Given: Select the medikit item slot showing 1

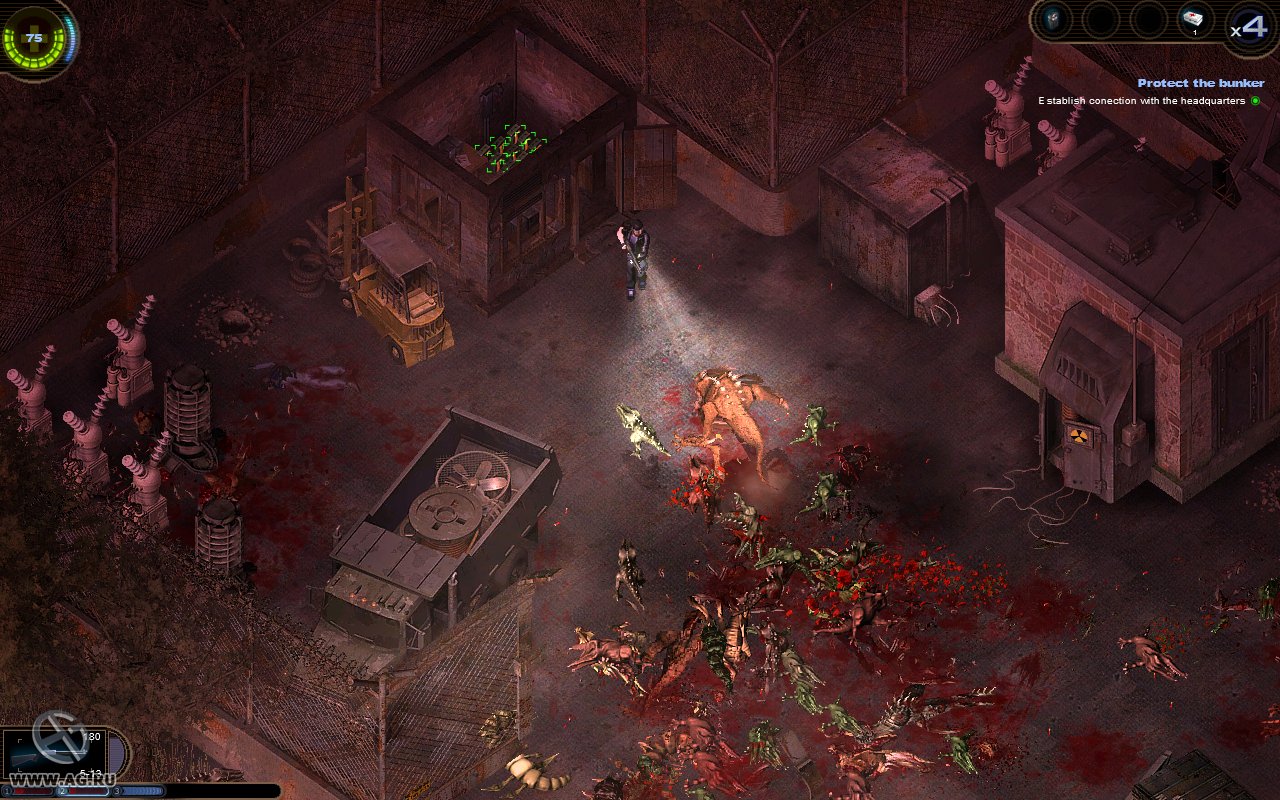Looking at the screenshot, I should coord(1195,20).
